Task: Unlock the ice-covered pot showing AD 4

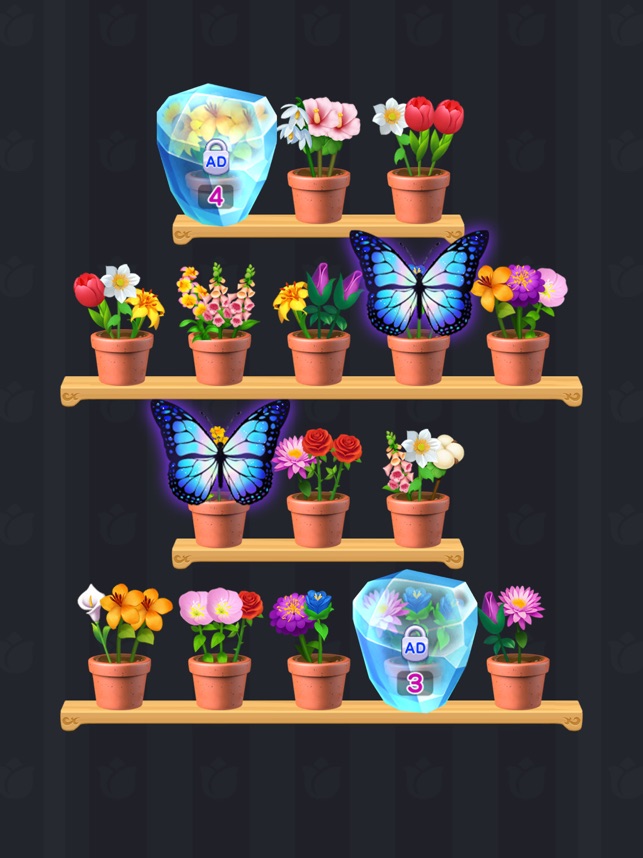Action: (x=217, y=150)
